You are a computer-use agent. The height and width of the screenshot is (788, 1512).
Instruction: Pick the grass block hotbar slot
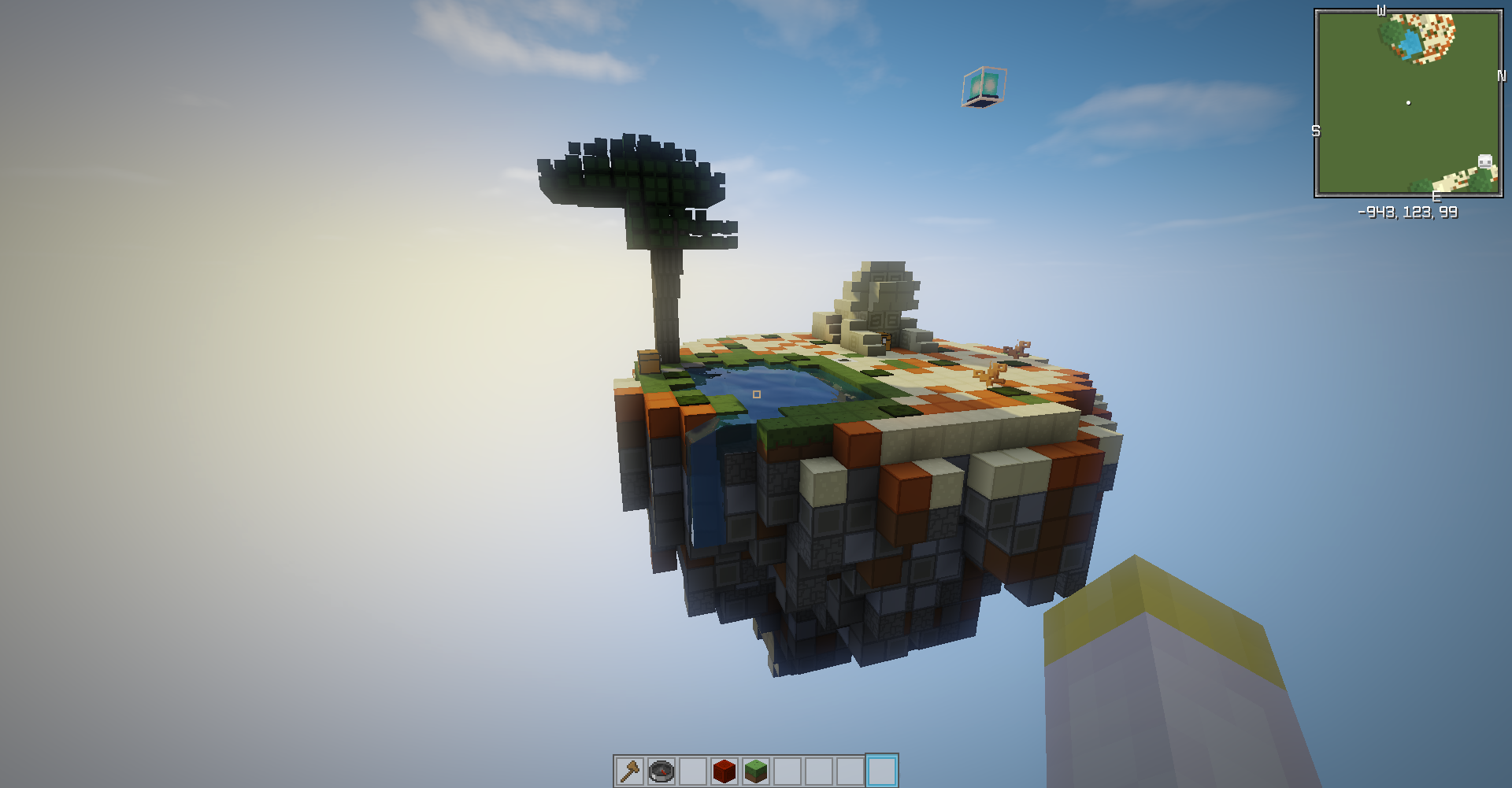click(756, 771)
